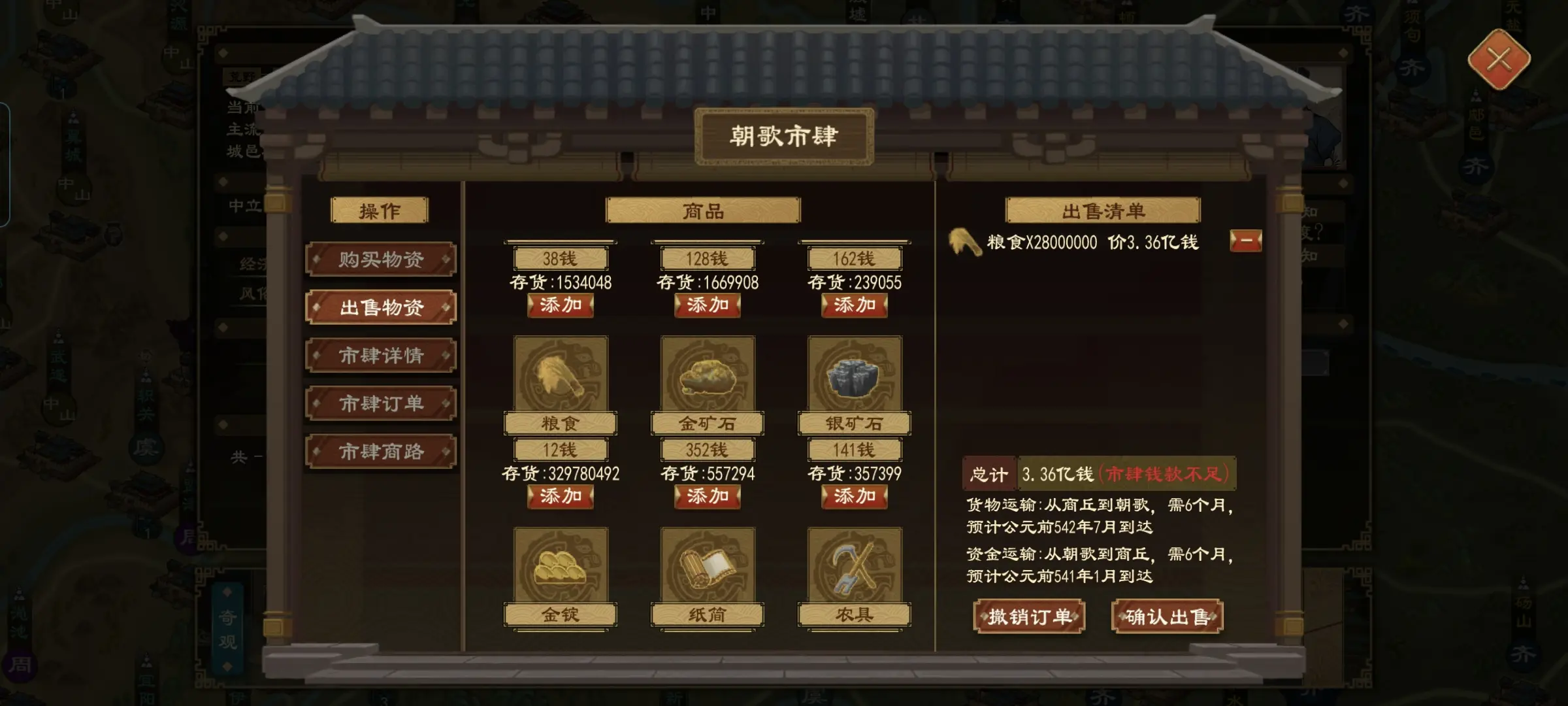Open the 操作 operations tab header

point(381,210)
